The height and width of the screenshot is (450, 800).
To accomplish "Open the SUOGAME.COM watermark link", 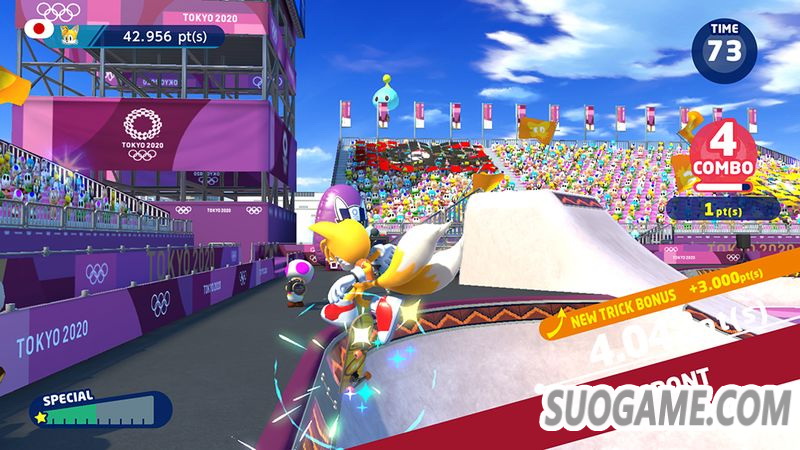I will (667, 407).
